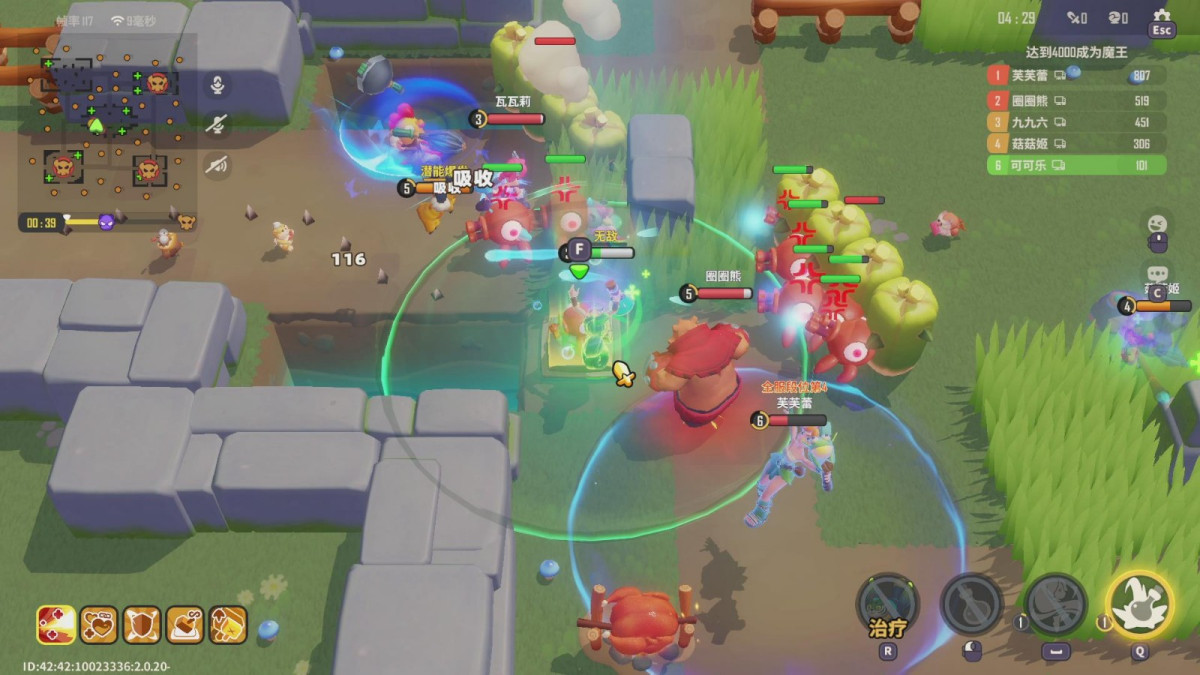Click the minimap overview
The image size is (1200, 675).
coord(108,124)
